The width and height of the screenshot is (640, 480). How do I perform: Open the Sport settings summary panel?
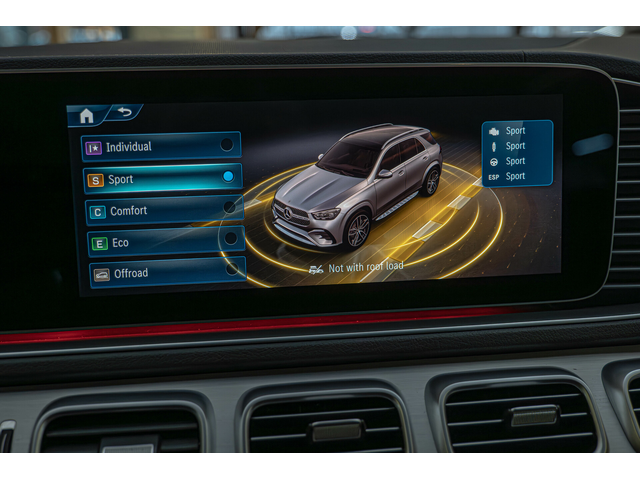coord(517,153)
